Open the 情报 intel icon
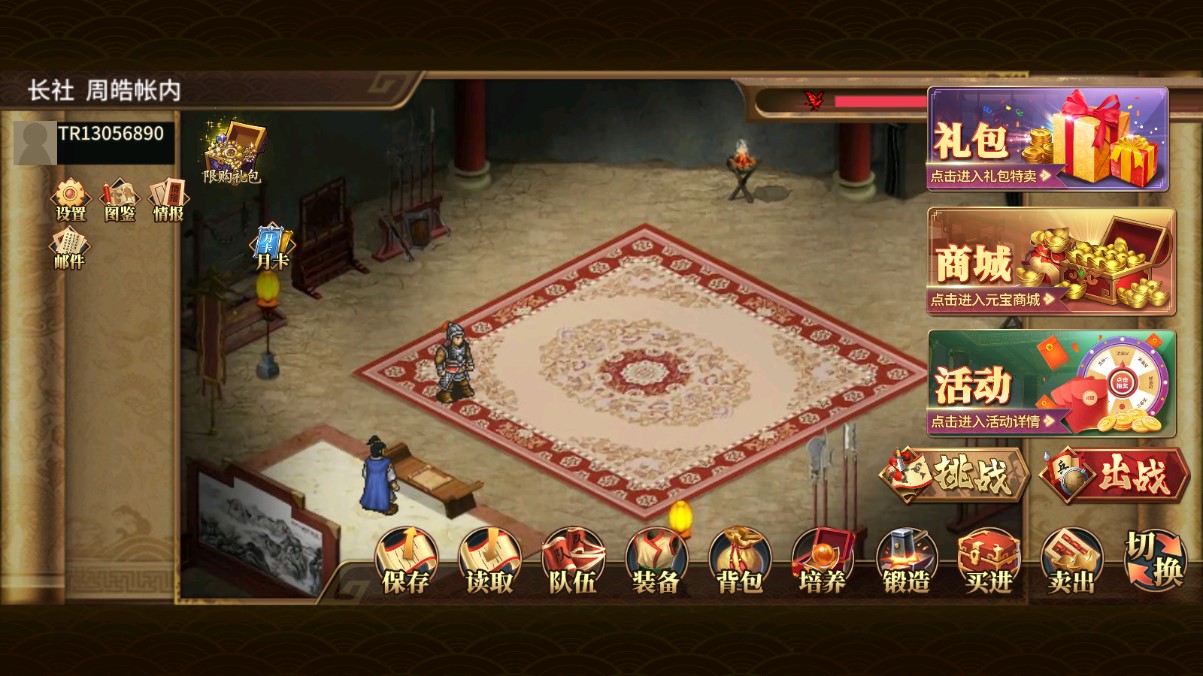Screen dimensions: 1203x676 [x=168, y=199]
